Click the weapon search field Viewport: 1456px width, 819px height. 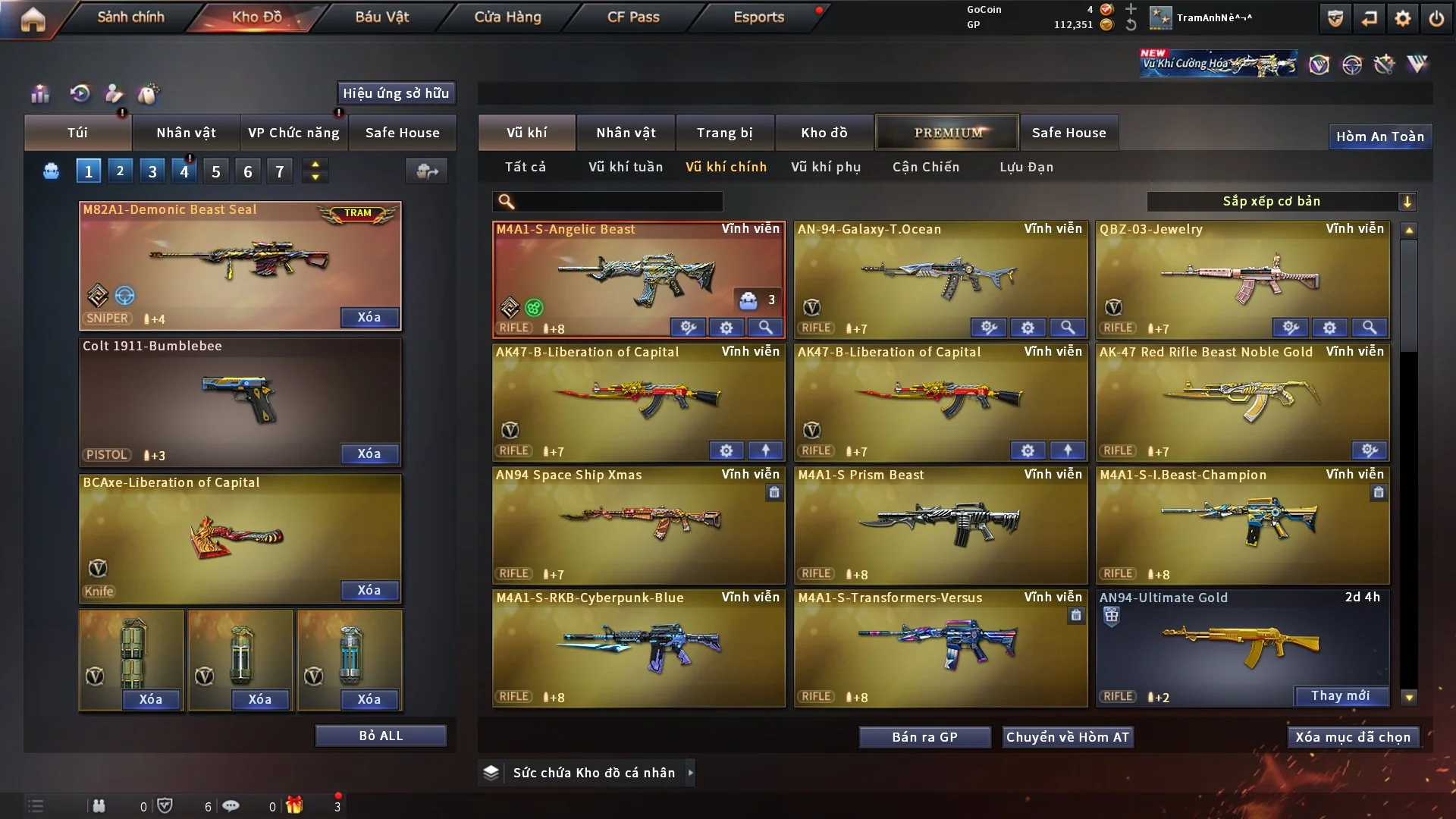pyautogui.click(x=618, y=201)
